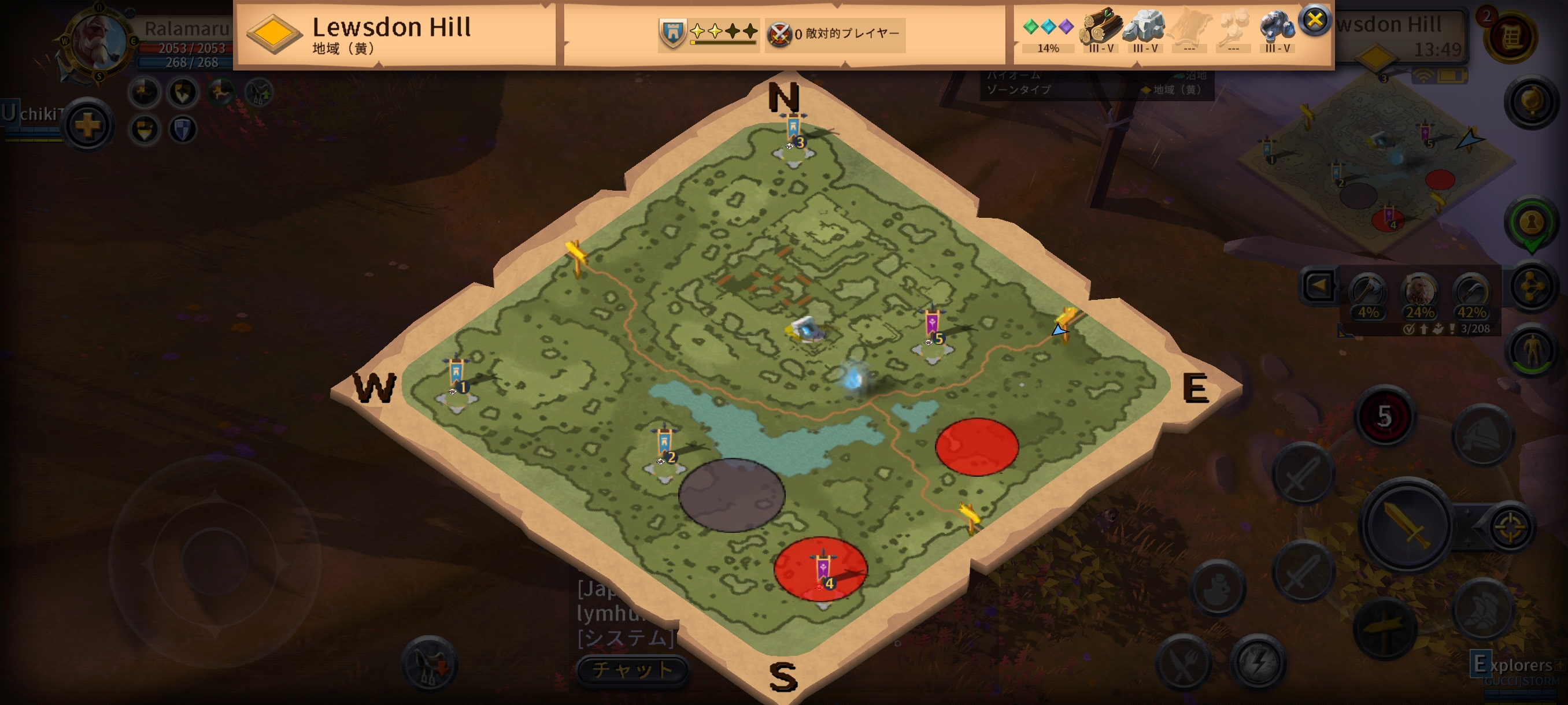Select the glowing blue wisp marker on the map

pyautogui.click(x=853, y=379)
